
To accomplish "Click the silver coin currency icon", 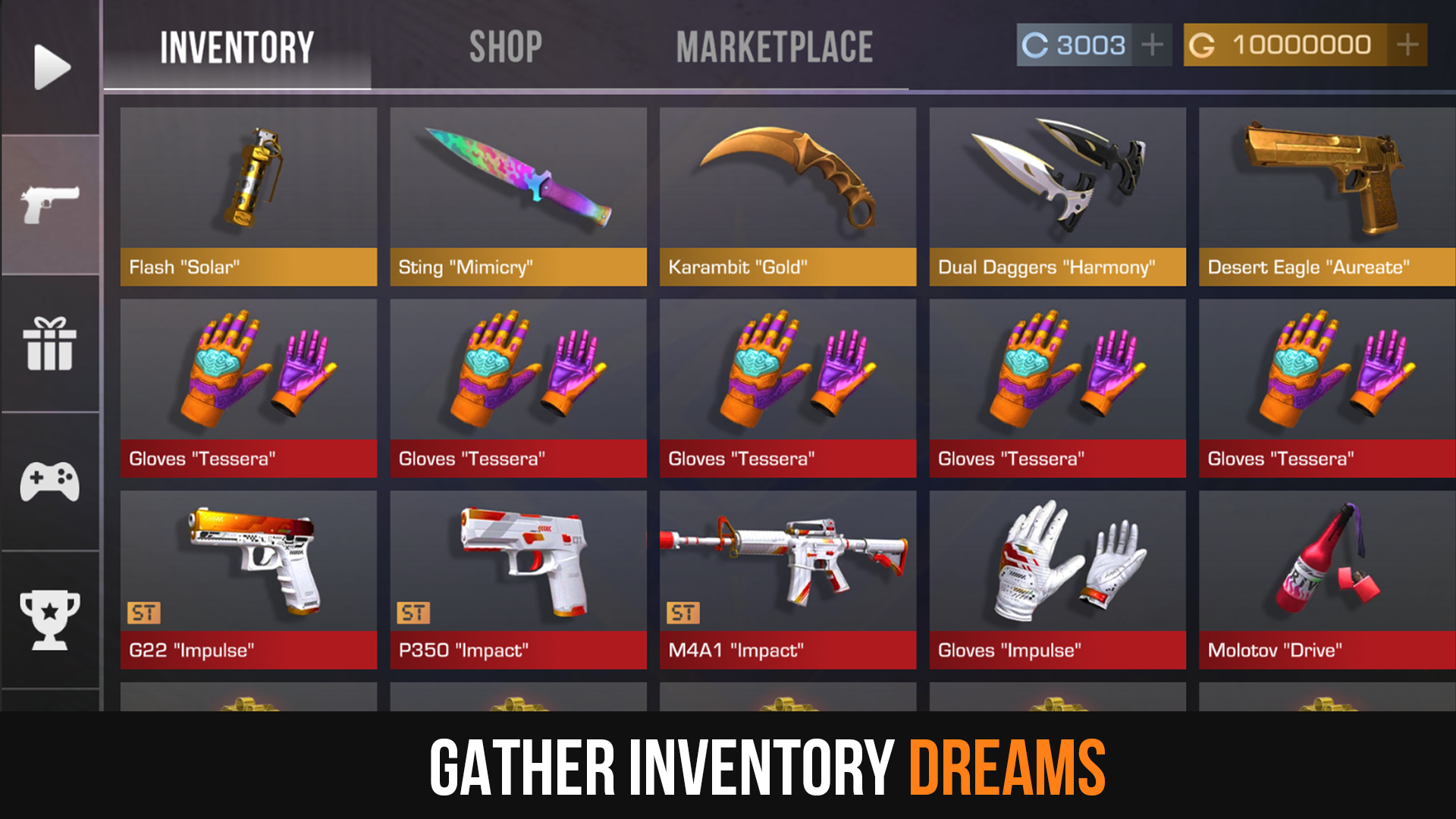I will tap(1035, 45).
